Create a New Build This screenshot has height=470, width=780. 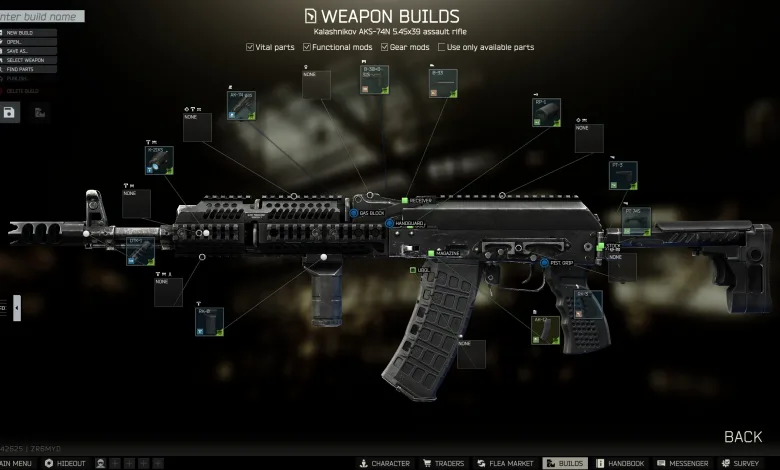21,33
